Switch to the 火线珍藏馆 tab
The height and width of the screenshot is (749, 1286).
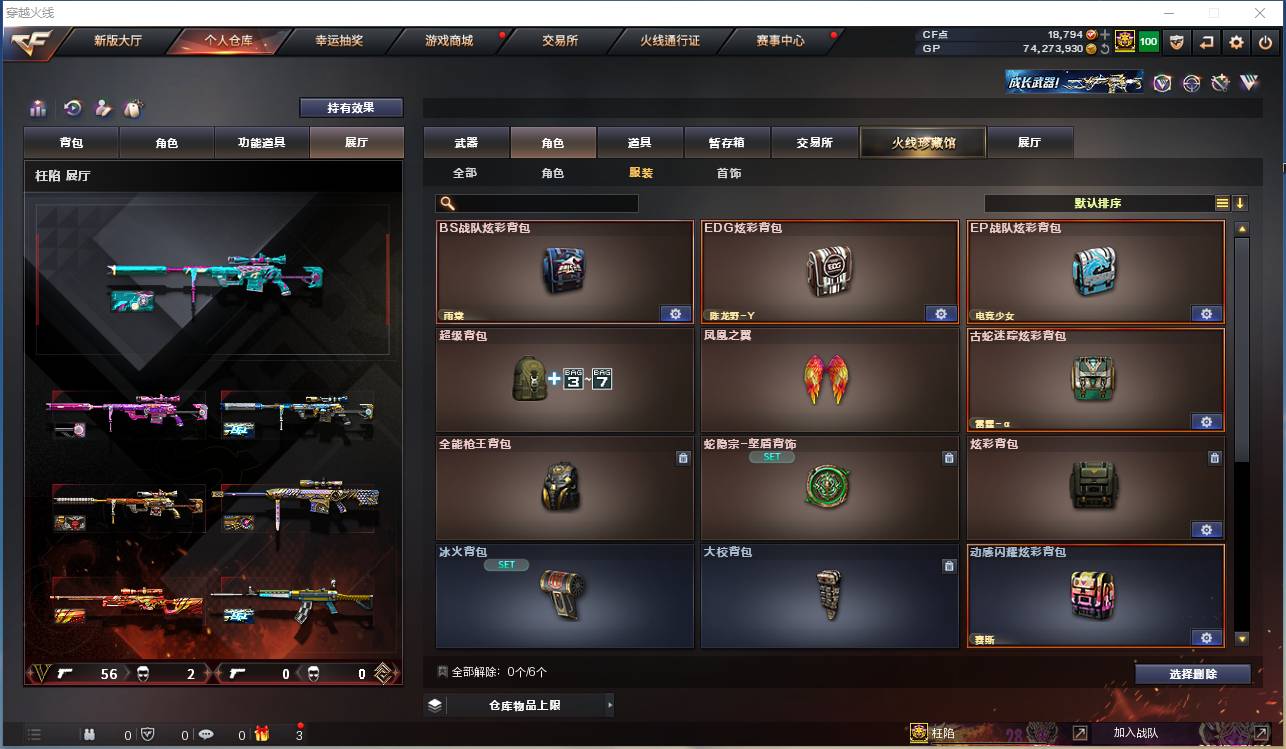pyautogui.click(x=921, y=142)
